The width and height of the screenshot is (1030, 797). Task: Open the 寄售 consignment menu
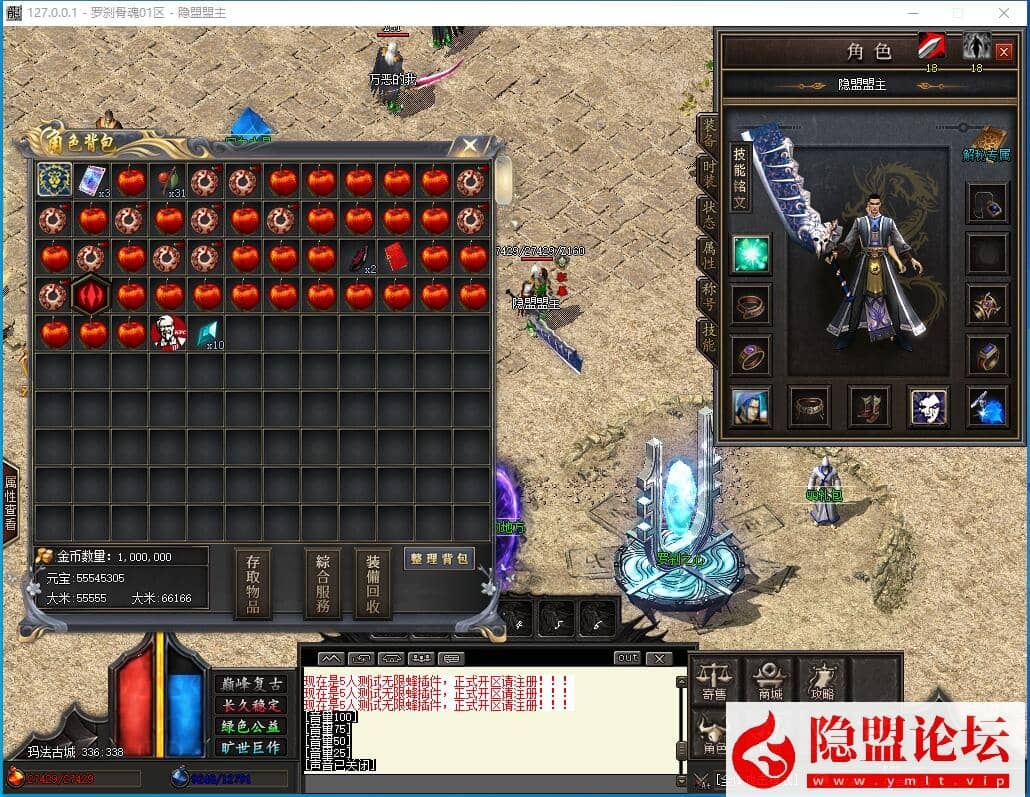714,680
